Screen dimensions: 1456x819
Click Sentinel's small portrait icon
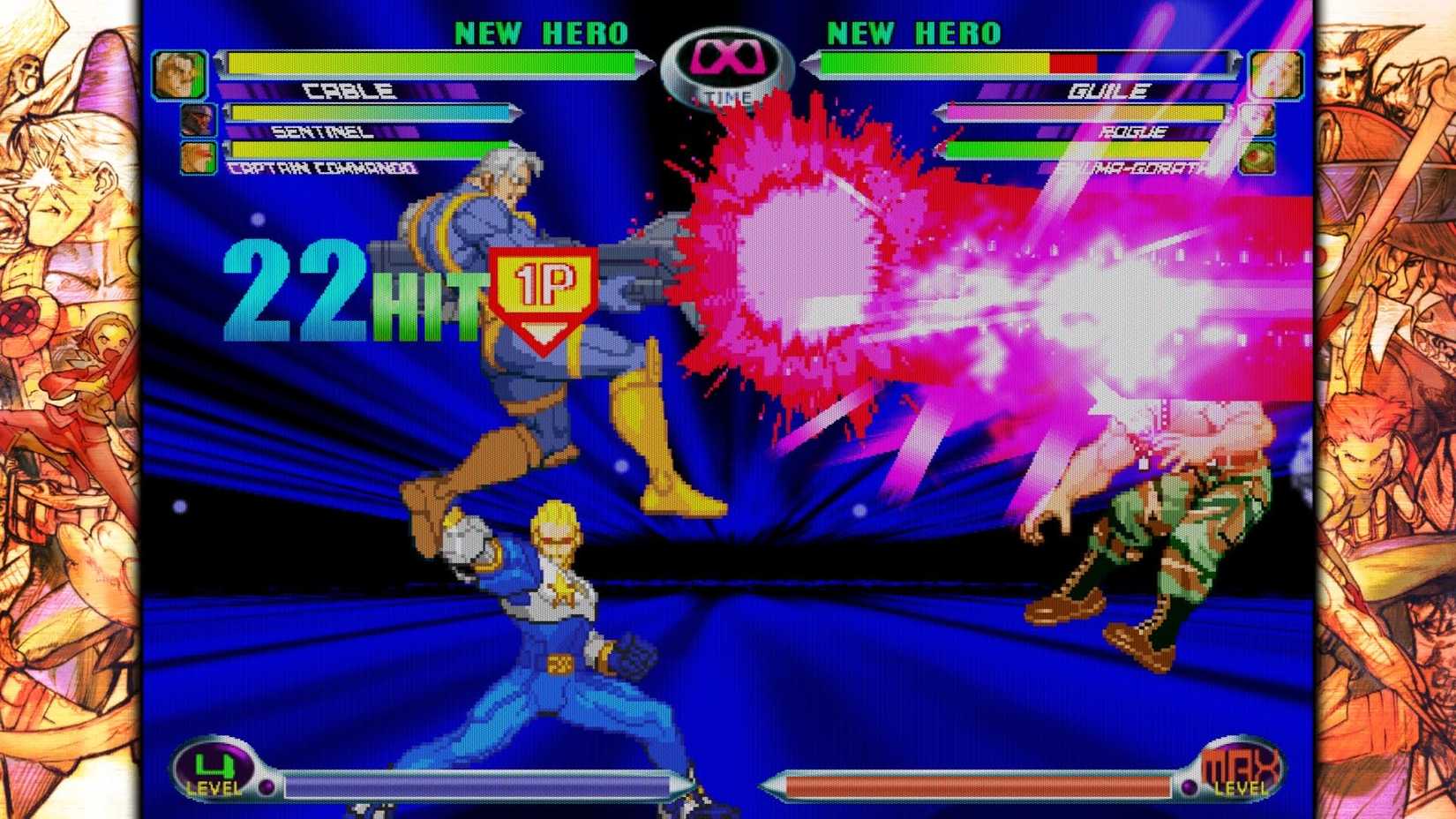coord(199,121)
